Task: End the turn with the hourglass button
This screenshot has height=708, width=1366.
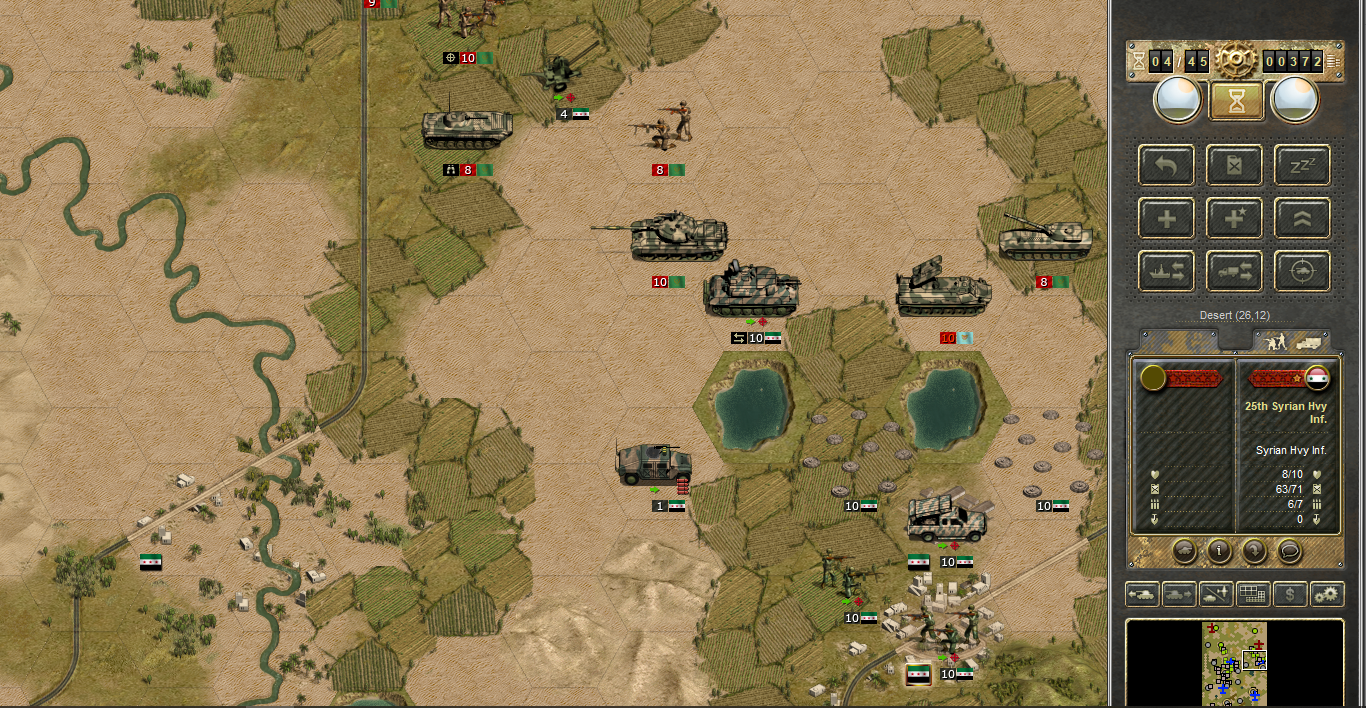Action: tap(1236, 101)
